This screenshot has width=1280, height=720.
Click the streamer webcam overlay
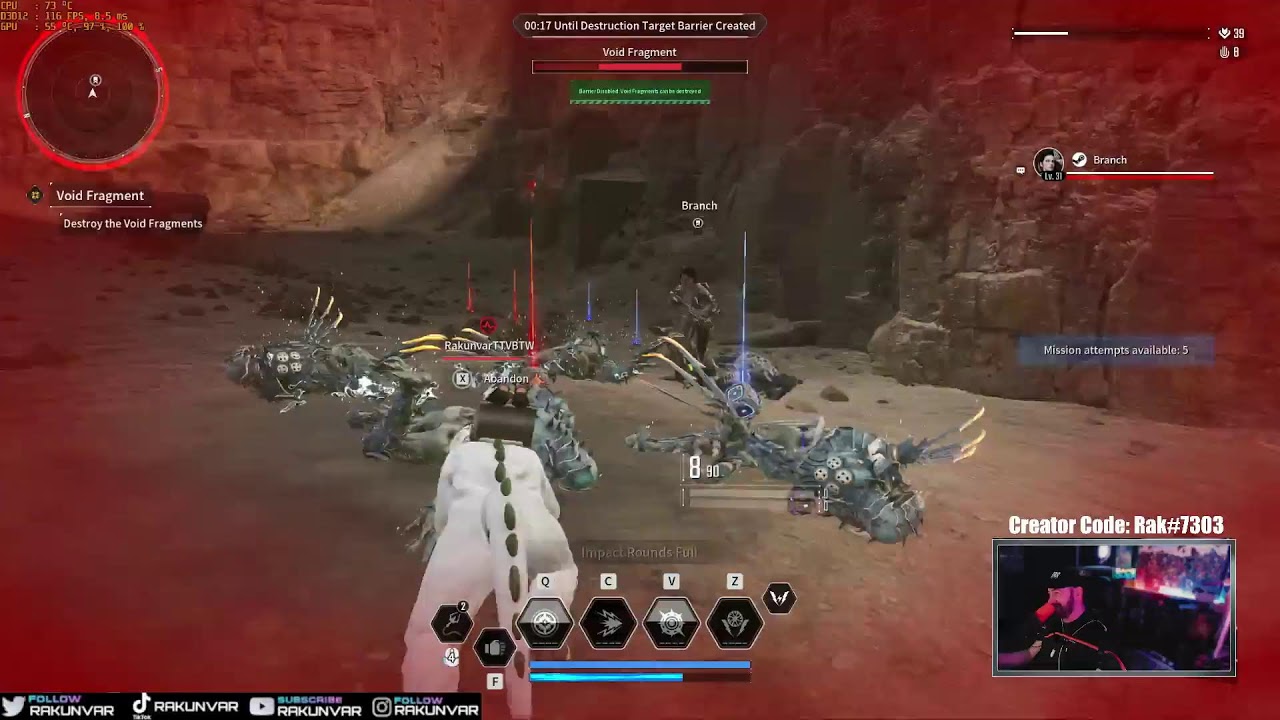point(1113,607)
